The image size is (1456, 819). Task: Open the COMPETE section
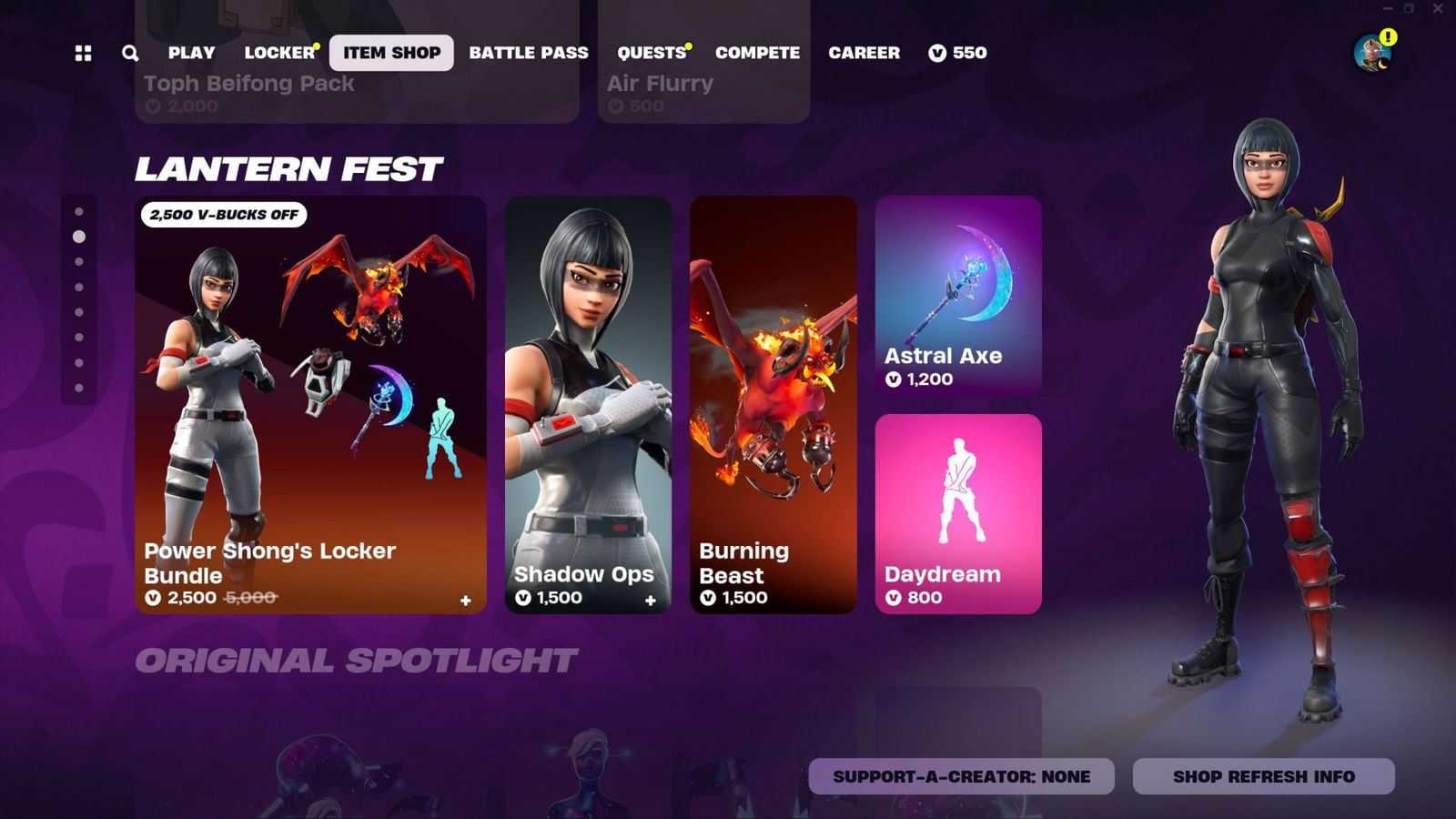point(758,53)
